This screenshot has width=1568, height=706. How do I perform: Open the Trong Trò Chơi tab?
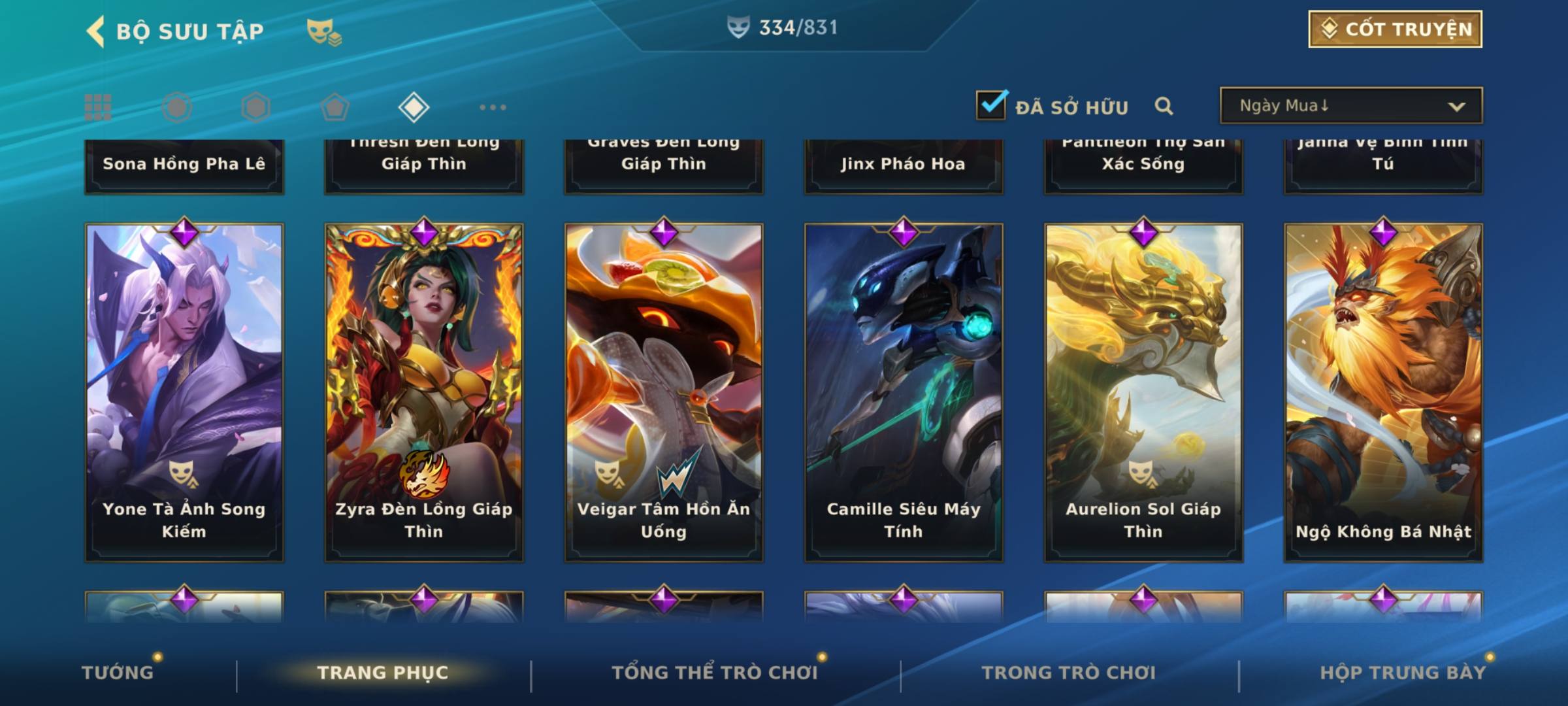pos(1069,673)
